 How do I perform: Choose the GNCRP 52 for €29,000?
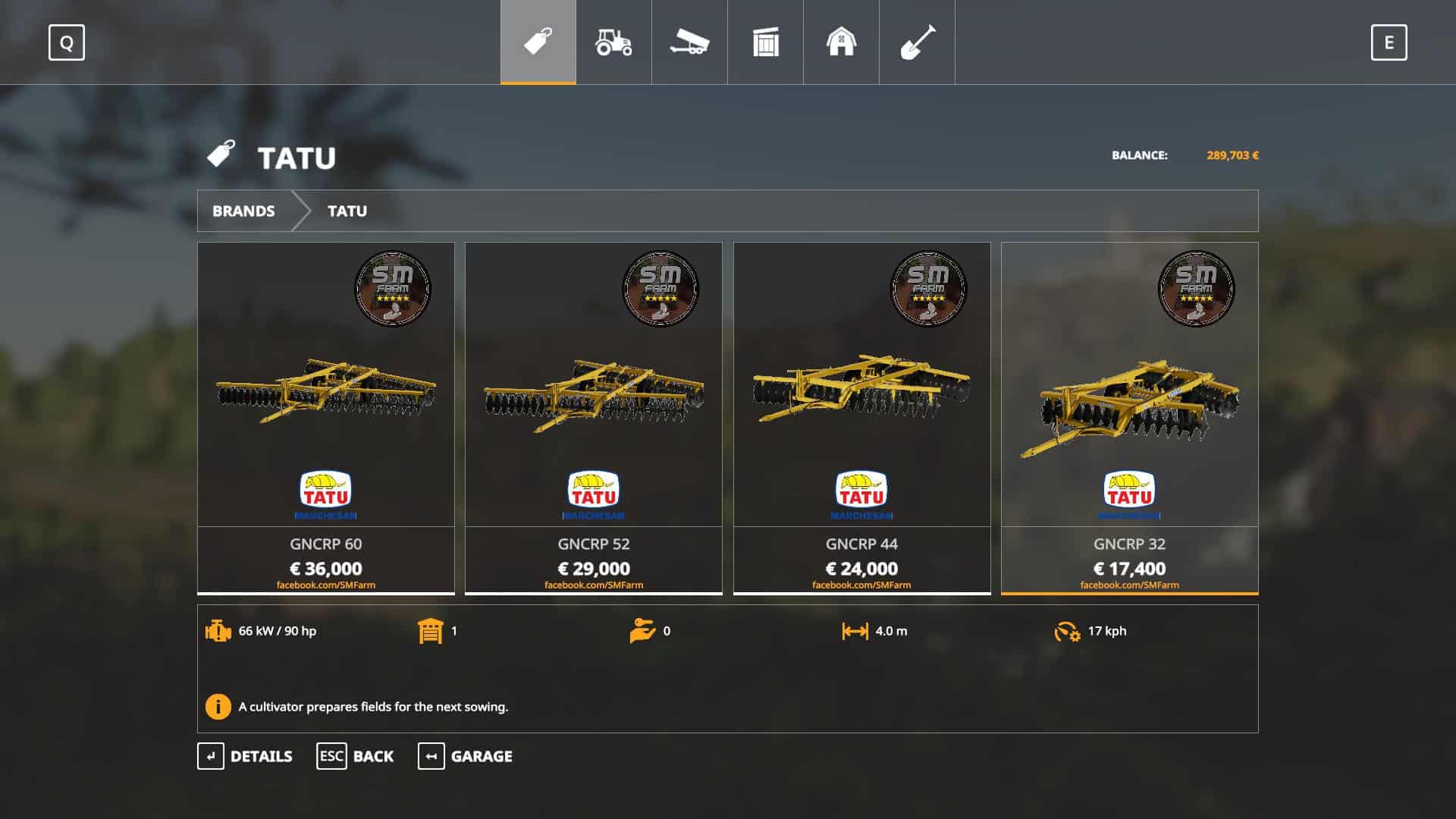(594, 417)
